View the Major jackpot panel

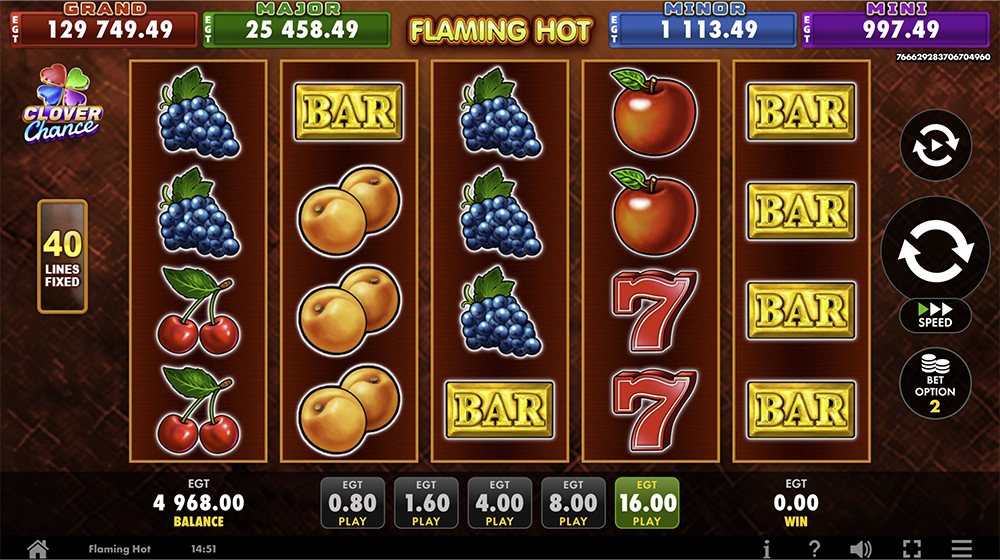(296, 28)
